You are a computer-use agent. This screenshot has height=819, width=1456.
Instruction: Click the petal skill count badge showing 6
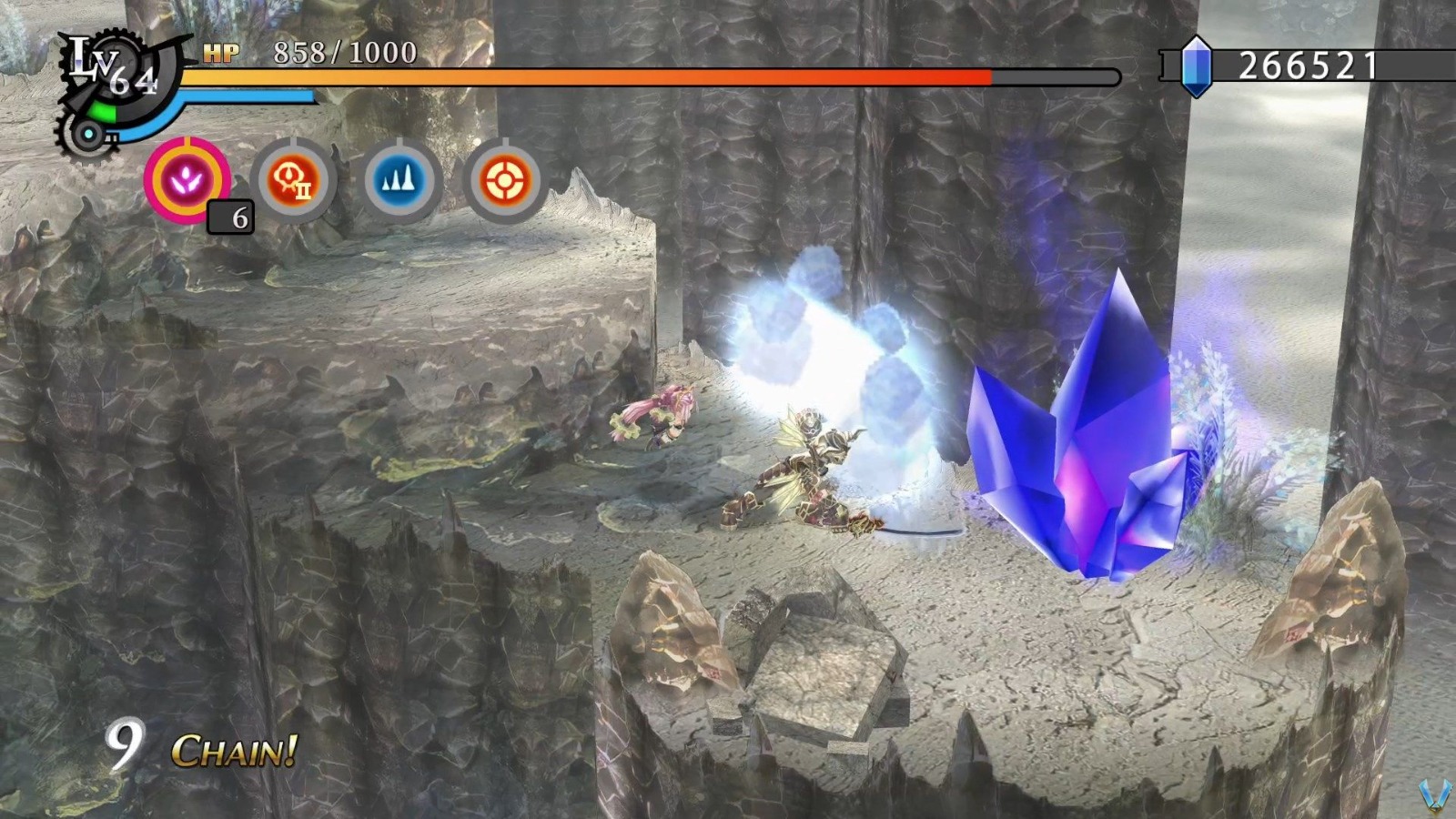click(x=230, y=218)
